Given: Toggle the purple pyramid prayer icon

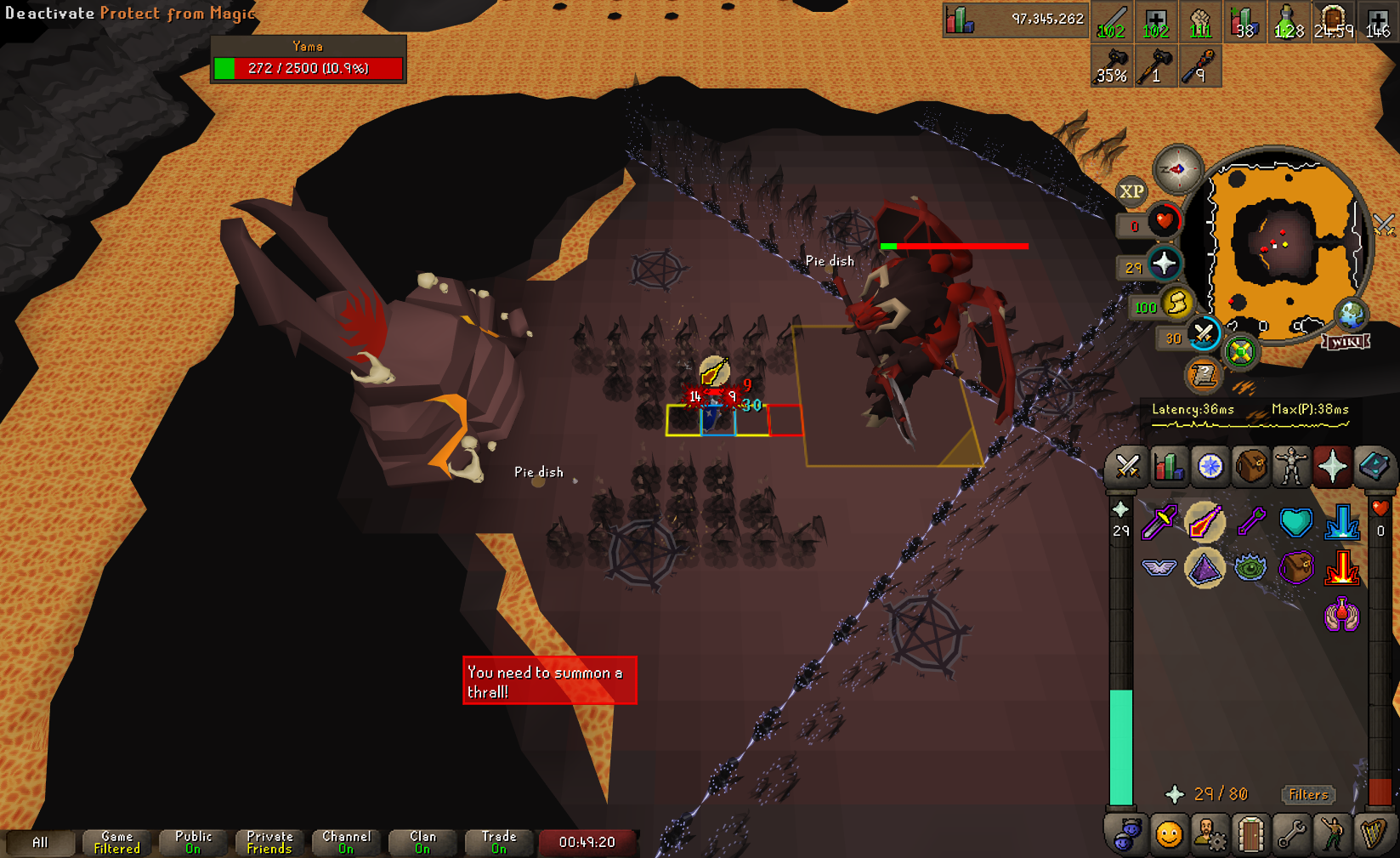Looking at the screenshot, I should click(1204, 568).
